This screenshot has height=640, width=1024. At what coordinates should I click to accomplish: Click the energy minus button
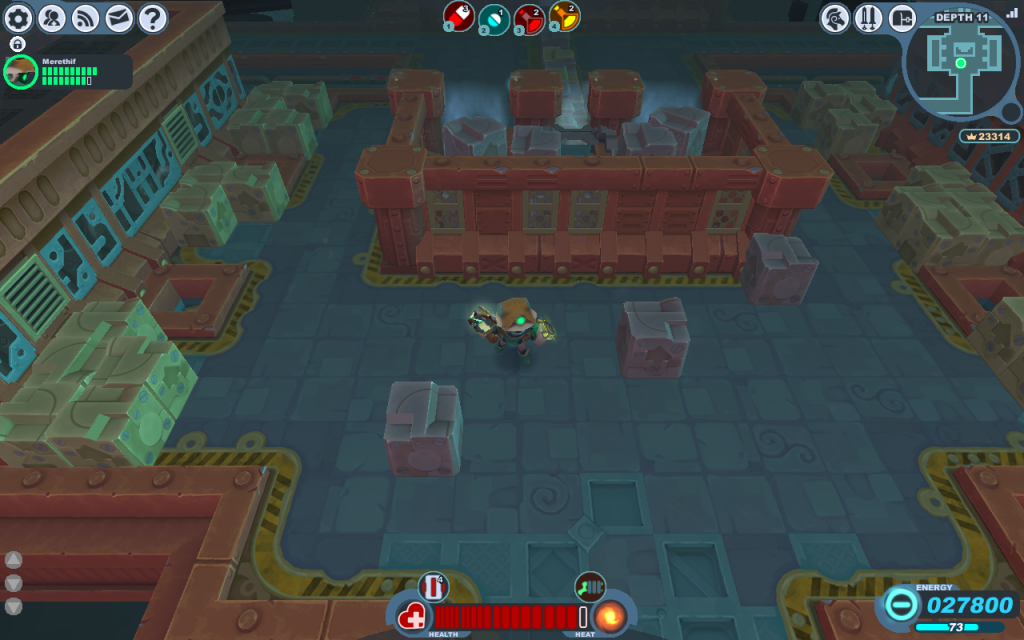point(900,605)
